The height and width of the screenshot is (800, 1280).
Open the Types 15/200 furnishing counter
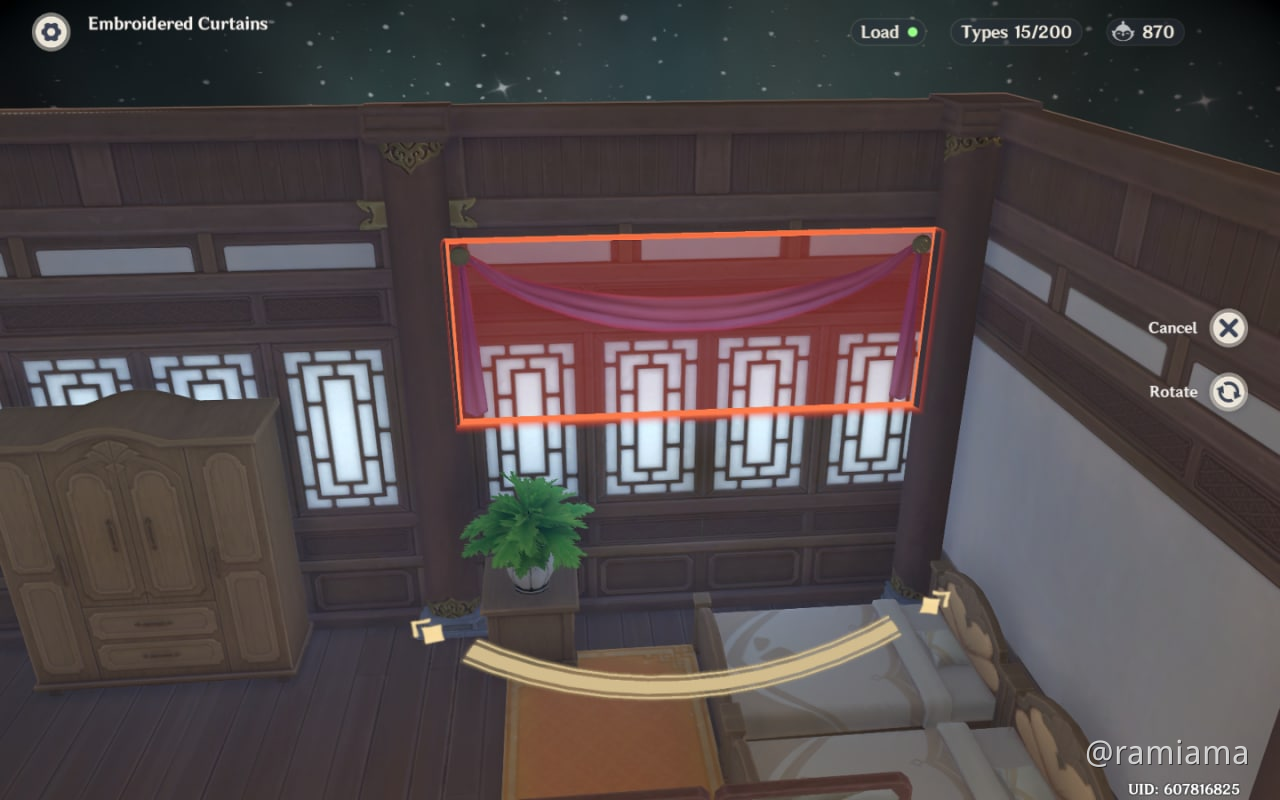pyautogui.click(x=1015, y=32)
